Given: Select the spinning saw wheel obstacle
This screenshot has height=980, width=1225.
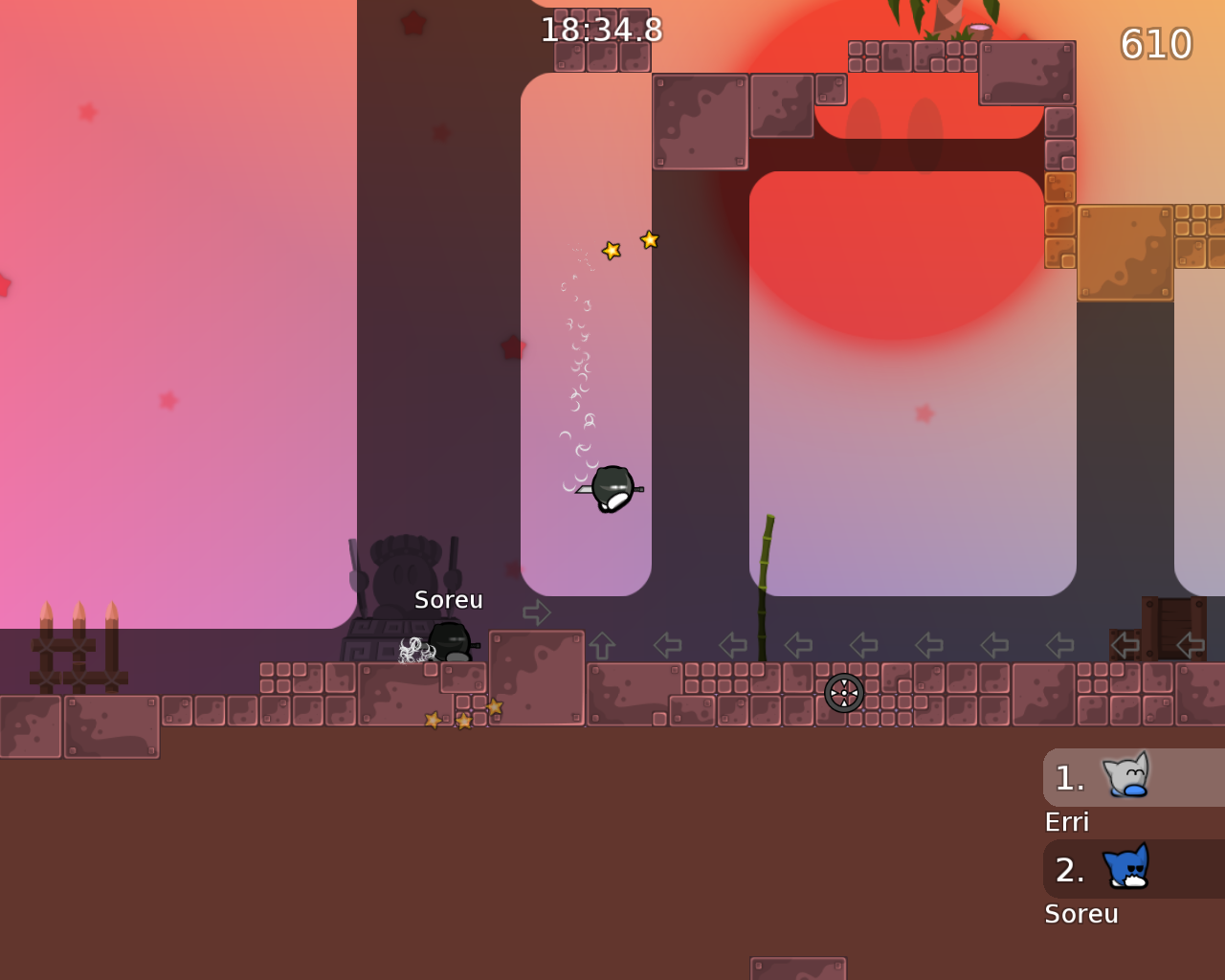Looking at the screenshot, I should pyautogui.click(x=842, y=692).
